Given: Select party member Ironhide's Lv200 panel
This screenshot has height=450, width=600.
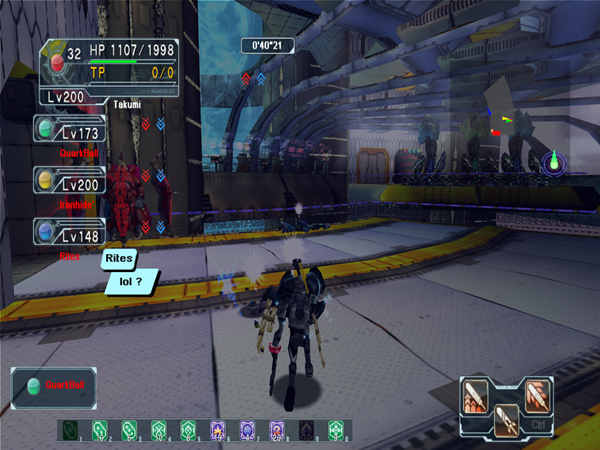Looking at the screenshot, I should coord(69,180).
